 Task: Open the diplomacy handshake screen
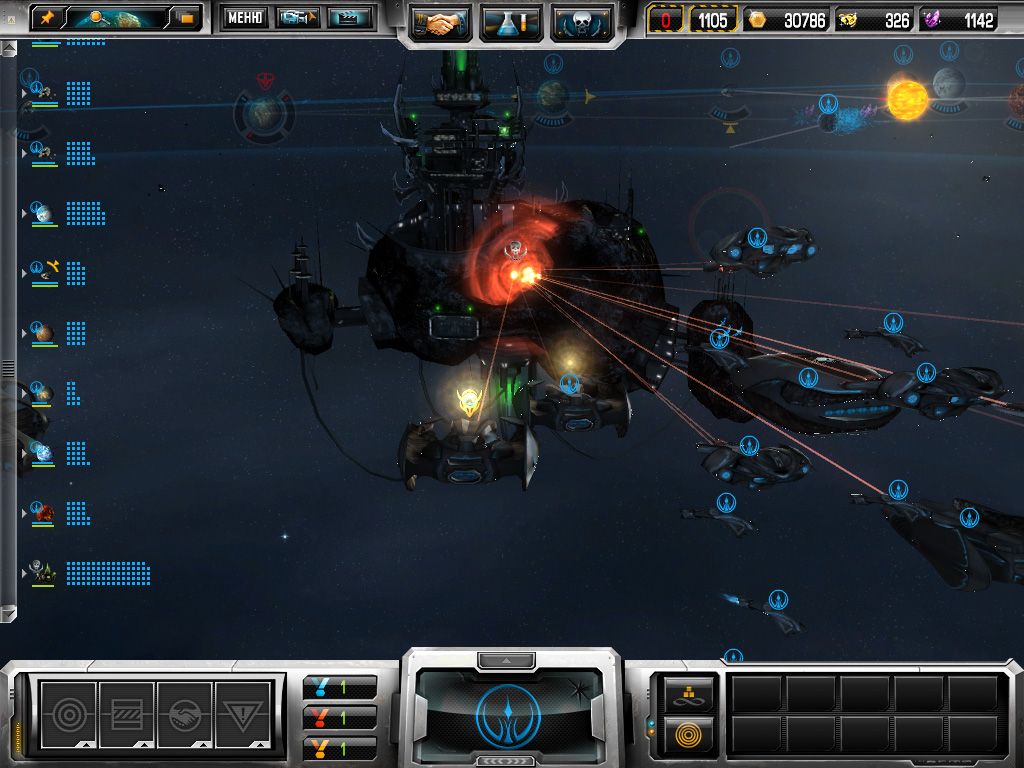pyautogui.click(x=441, y=22)
